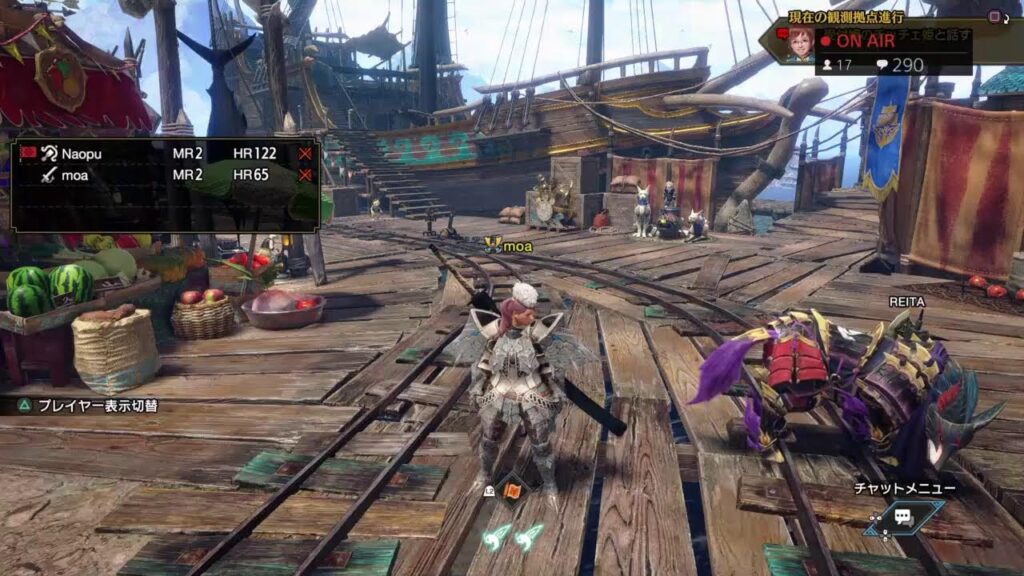Click the red X beside Naopu

coord(305,154)
